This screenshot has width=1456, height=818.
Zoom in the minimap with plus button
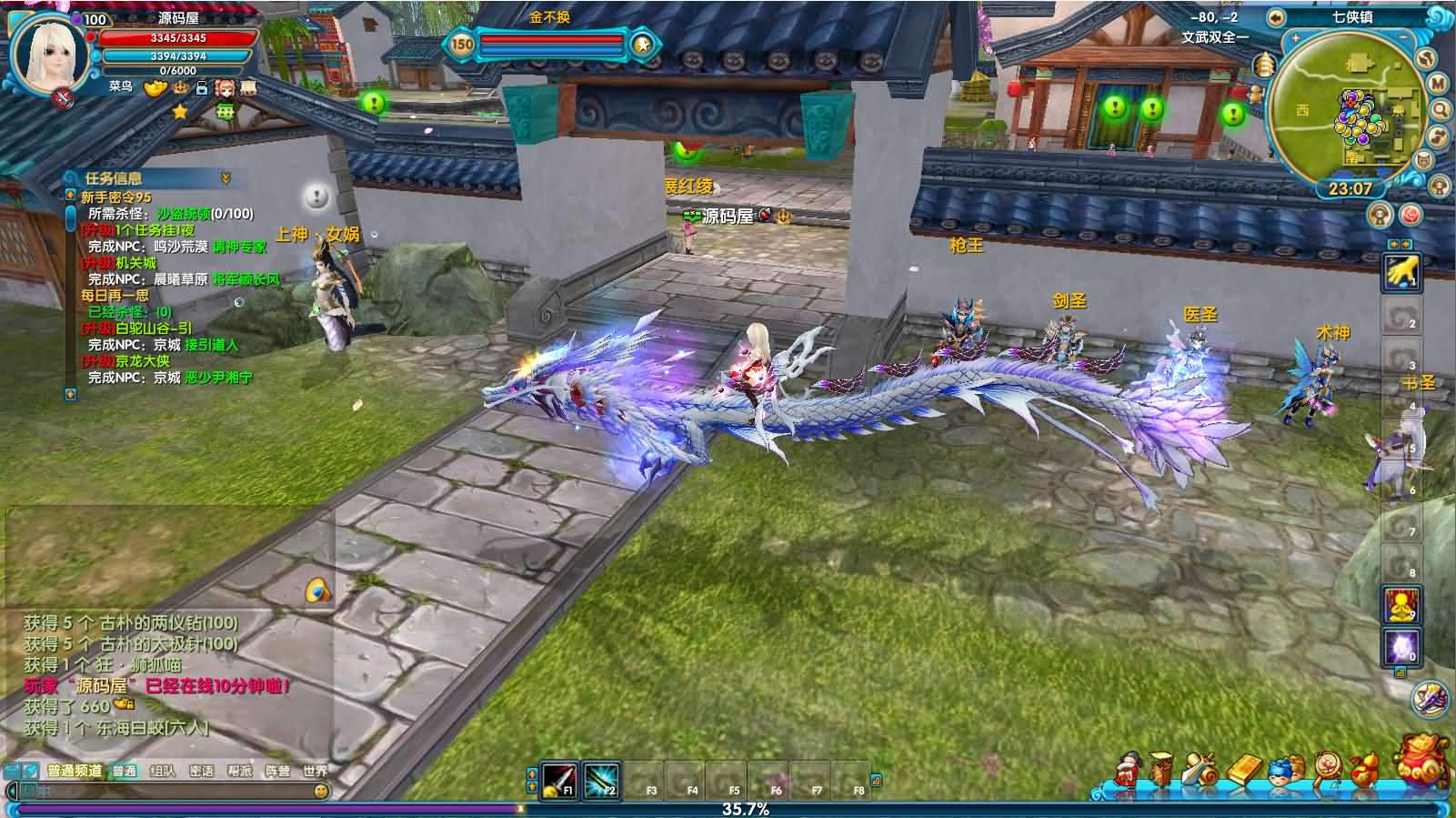(1296, 38)
